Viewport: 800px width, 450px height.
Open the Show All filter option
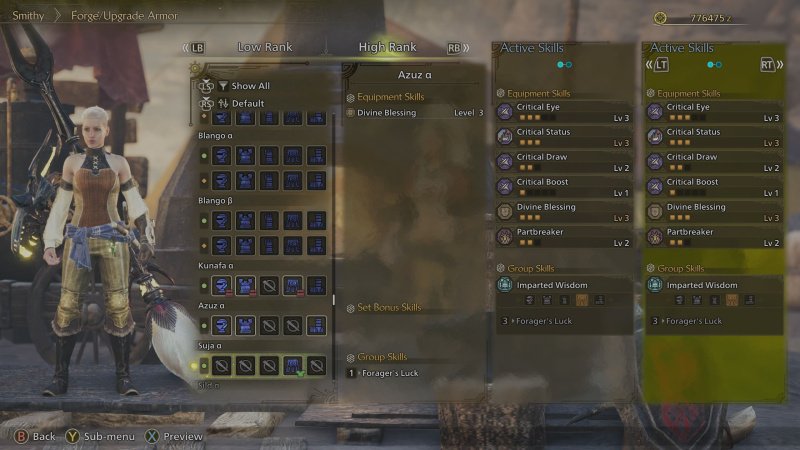click(x=250, y=86)
